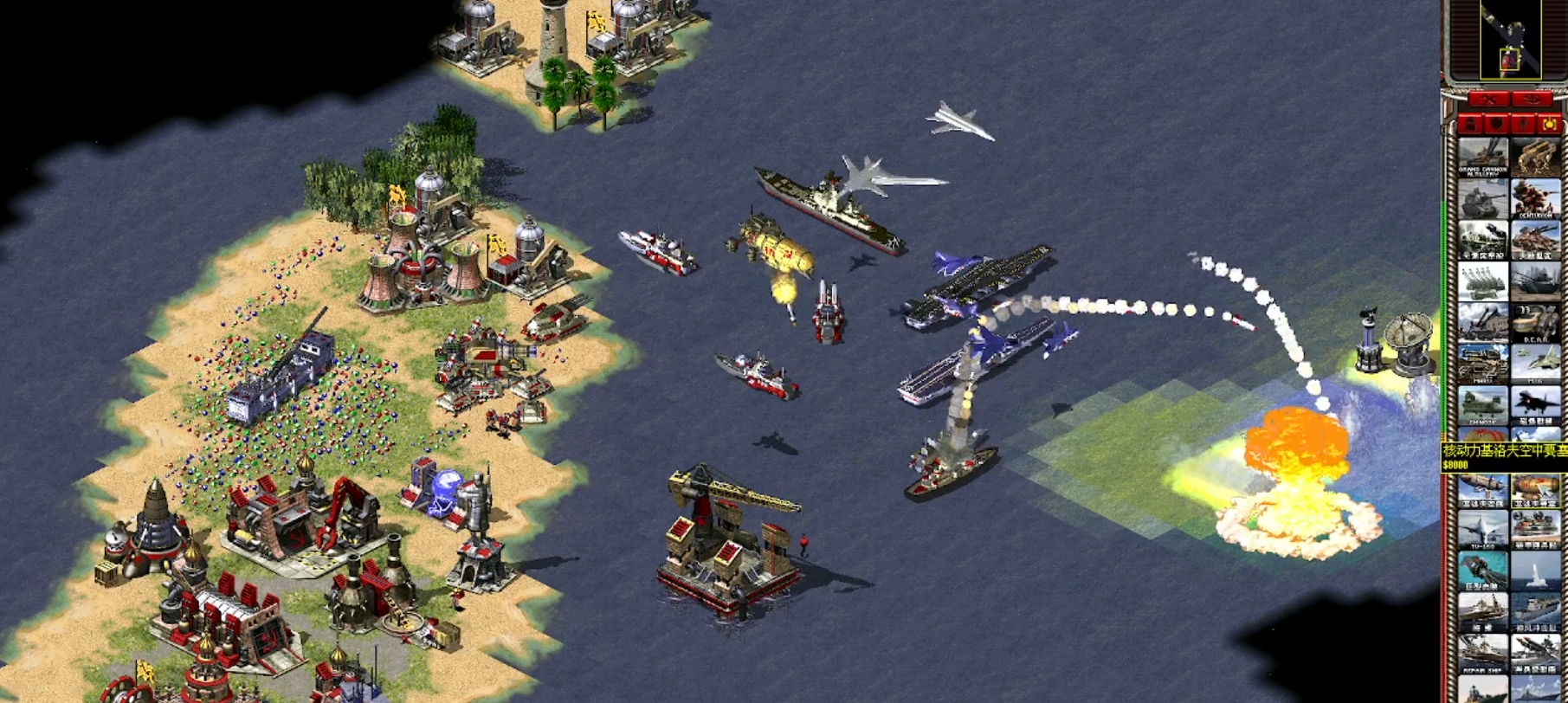Select the highlighted yellow vehicles tab

tap(1550, 125)
